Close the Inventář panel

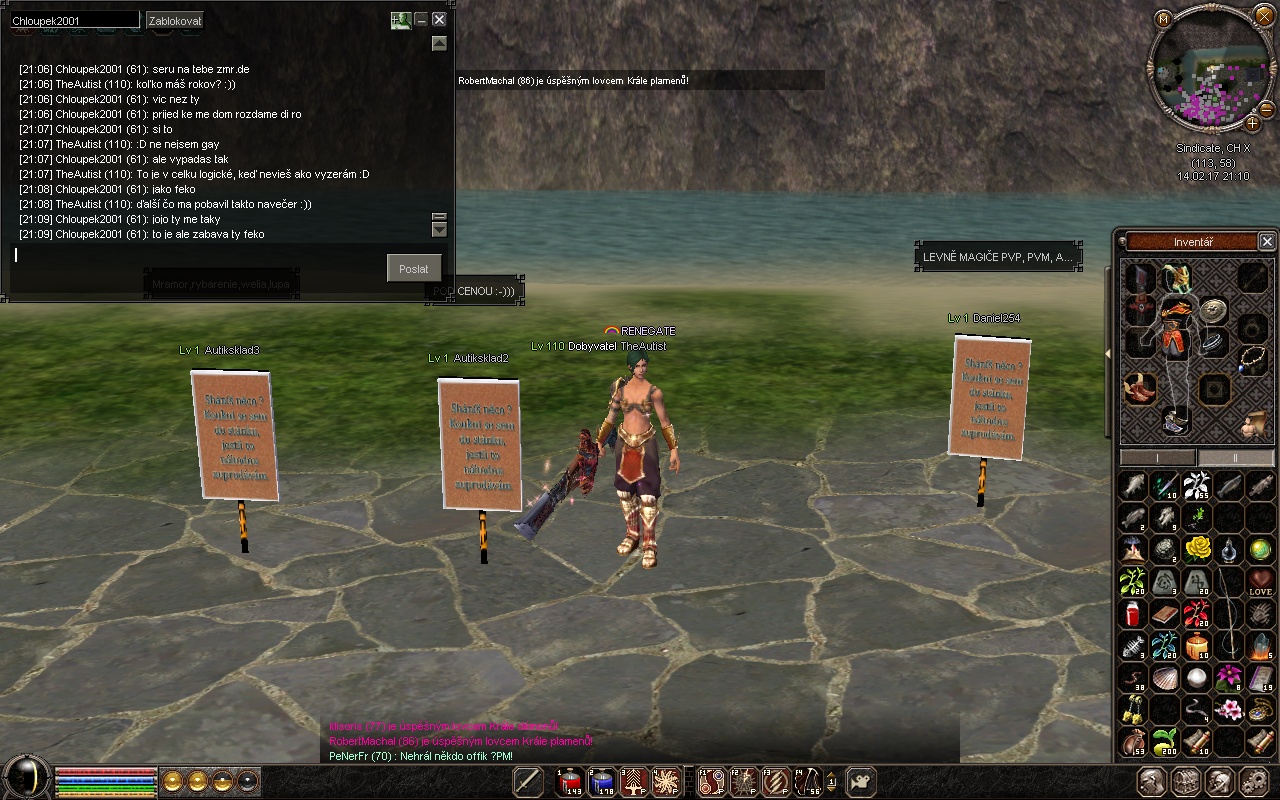[x=1266, y=242]
